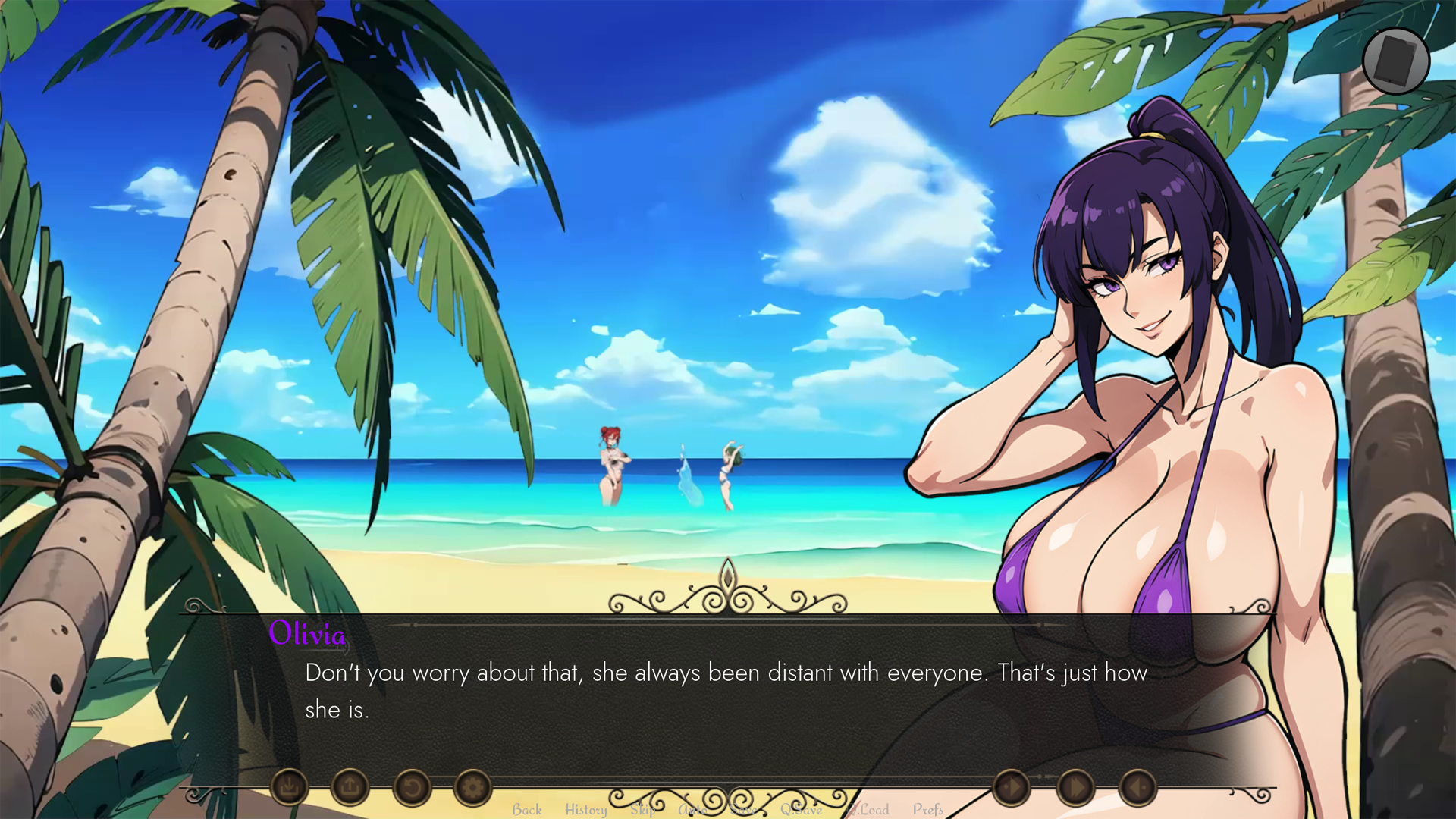
Task: Toggle quick save with Q.Save
Action: point(802,810)
